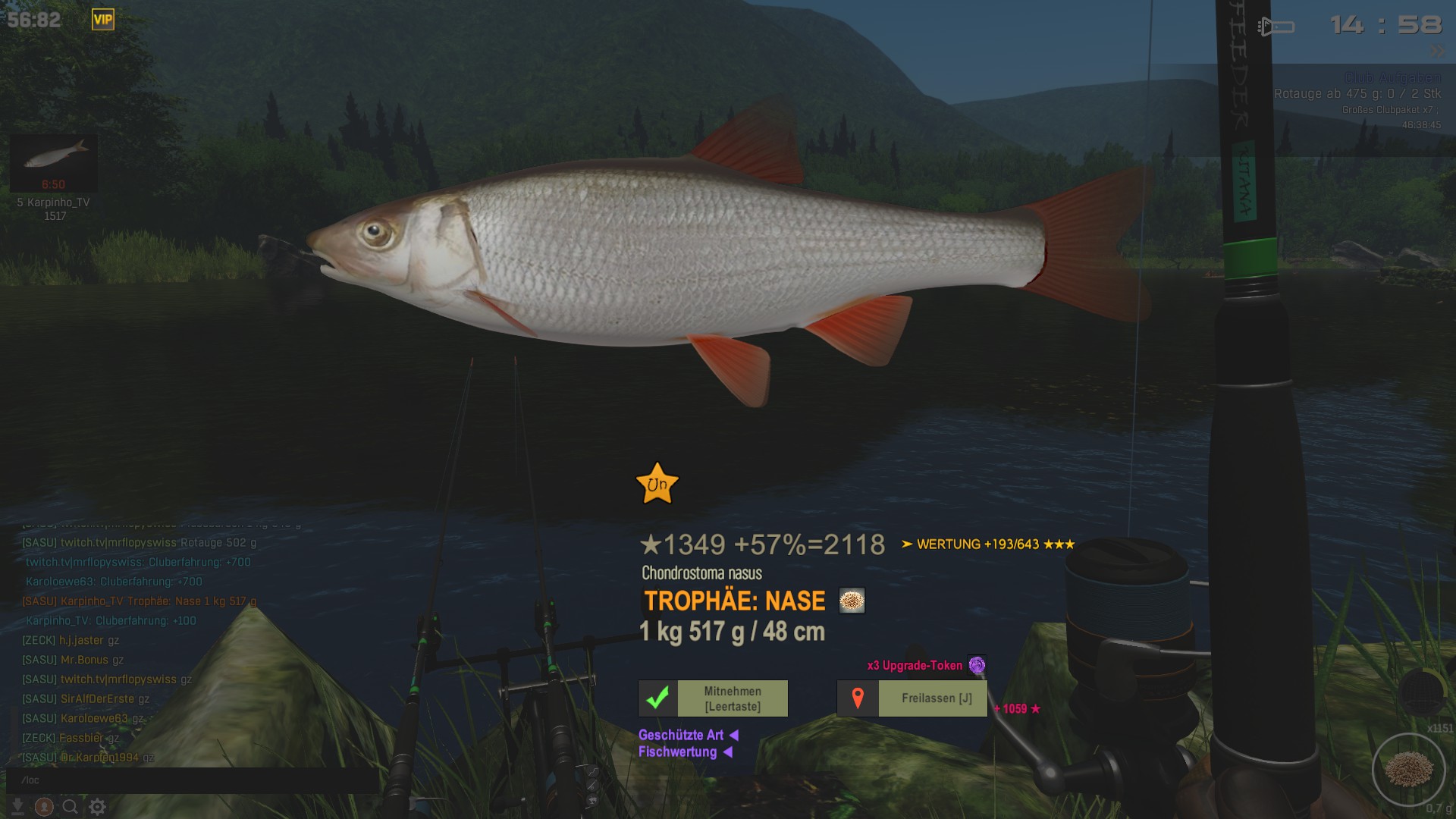Click the download arrow icon below chat
Screen dimensions: 1456x819
[17, 807]
